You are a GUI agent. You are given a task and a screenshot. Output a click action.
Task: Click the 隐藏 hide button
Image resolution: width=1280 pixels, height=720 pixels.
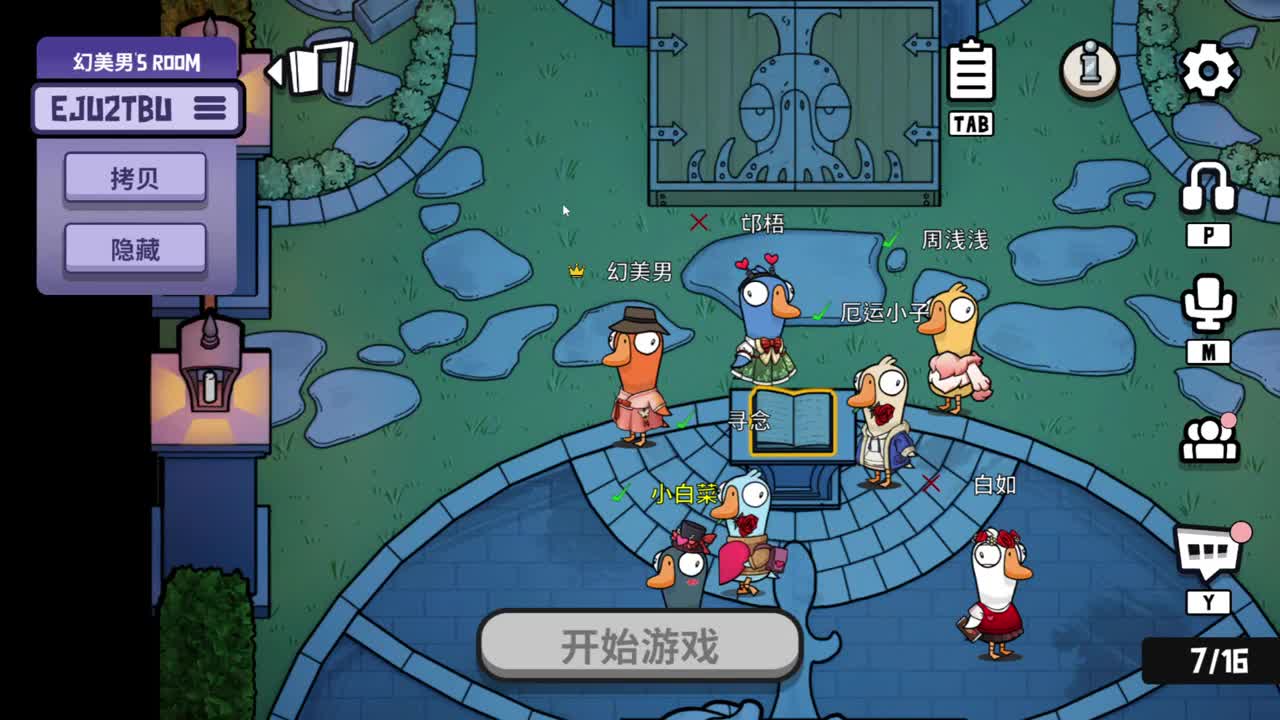[136, 247]
